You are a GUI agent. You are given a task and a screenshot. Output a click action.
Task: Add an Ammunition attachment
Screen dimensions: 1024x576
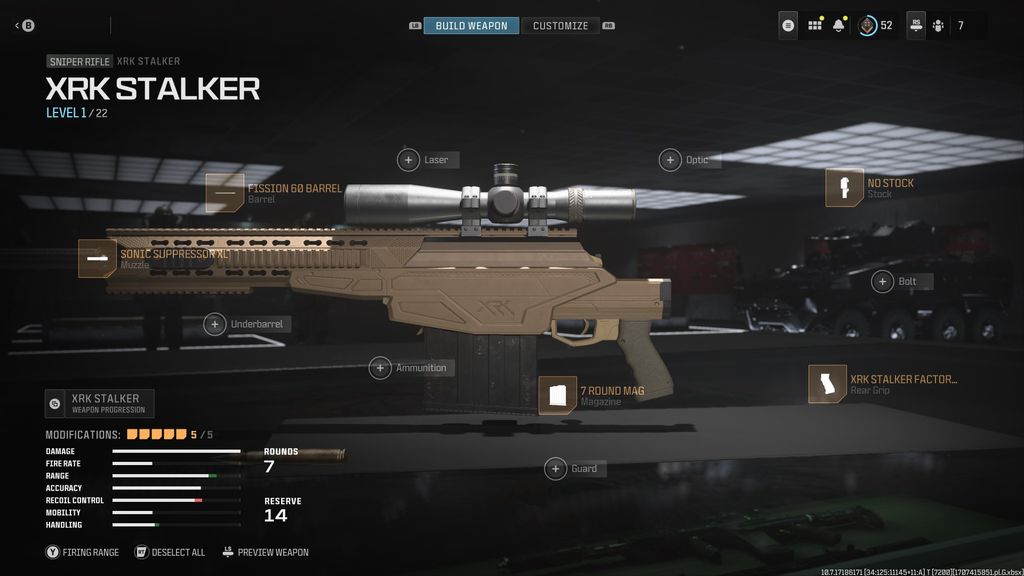(x=380, y=368)
